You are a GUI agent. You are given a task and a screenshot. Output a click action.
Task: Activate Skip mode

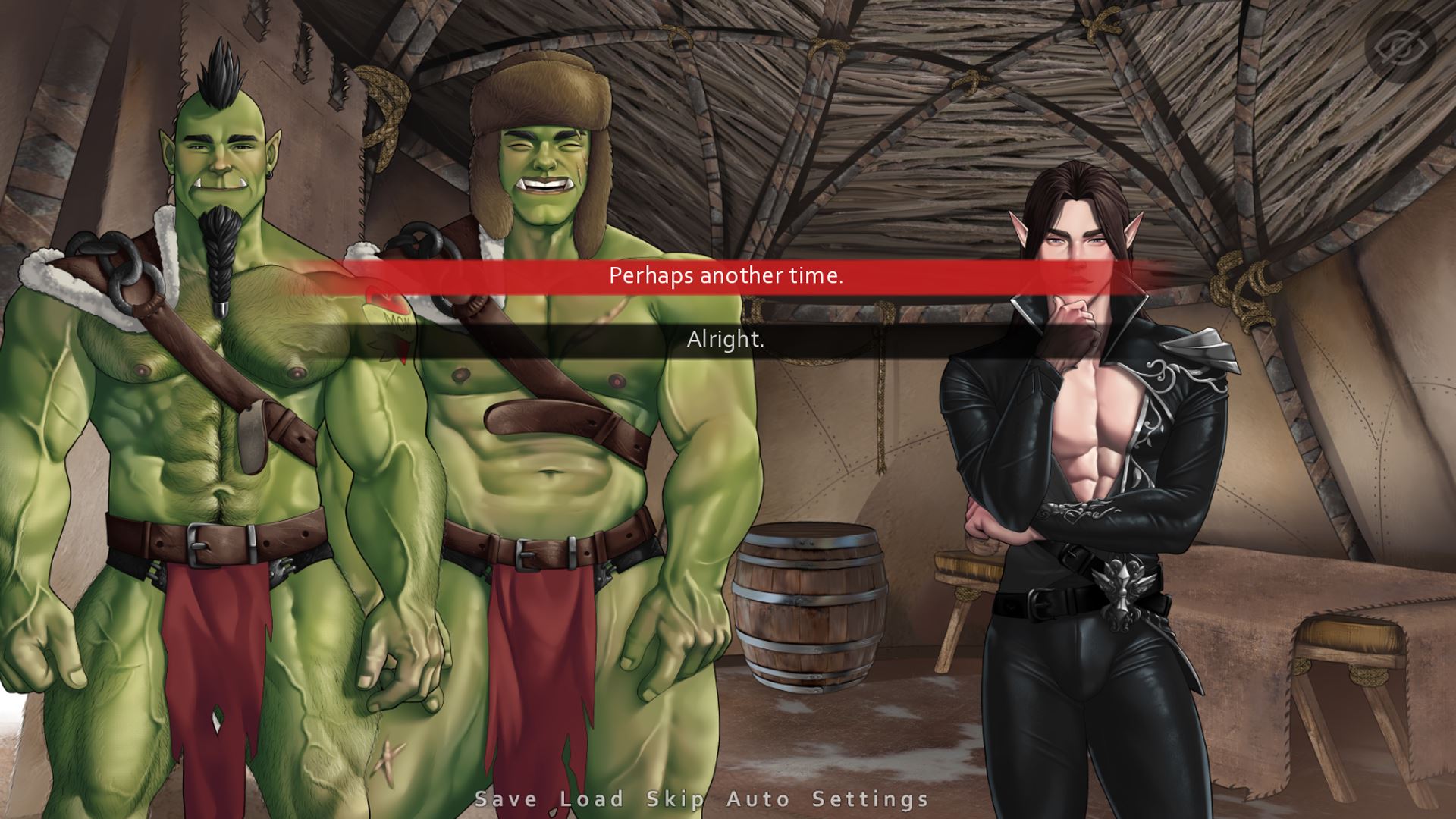pyautogui.click(x=675, y=799)
